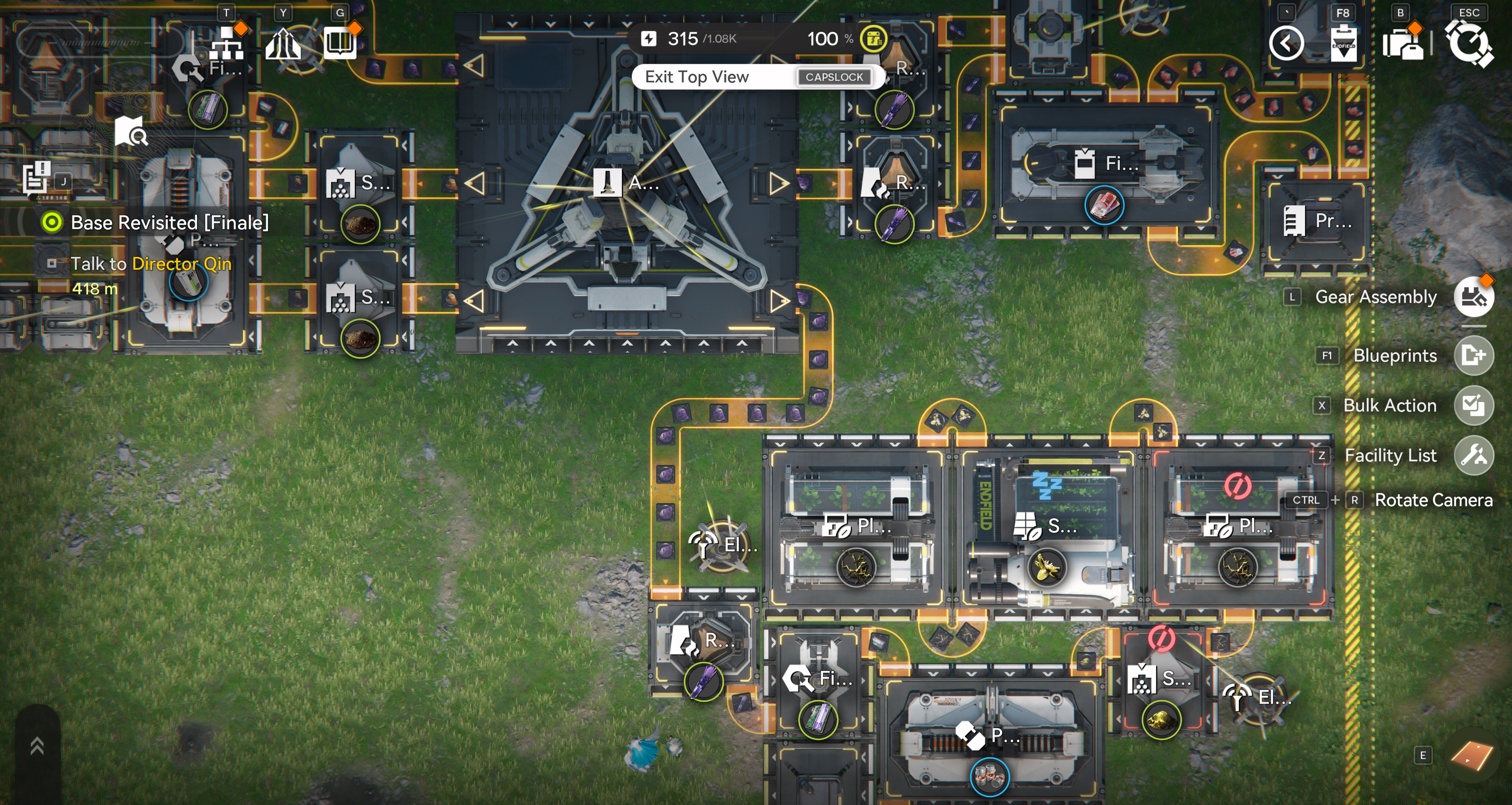Screen dimensions: 1512x805
Task: Click the circular back arrow button
Action: (x=1286, y=43)
